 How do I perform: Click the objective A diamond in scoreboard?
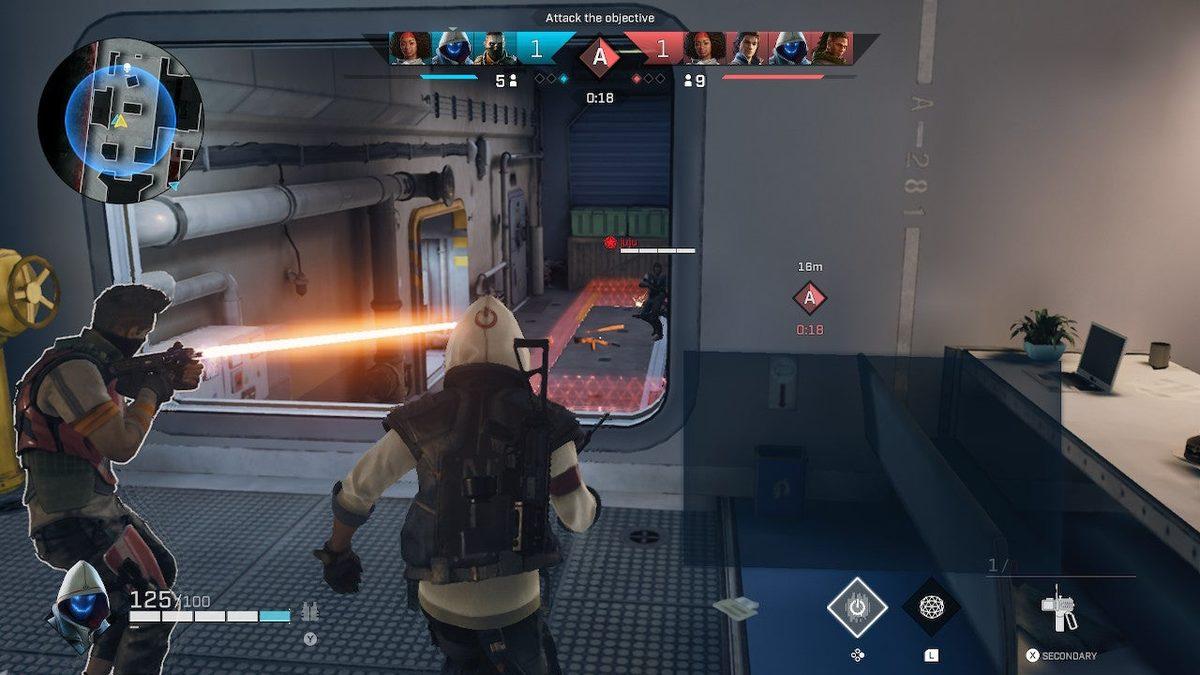click(x=599, y=56)
